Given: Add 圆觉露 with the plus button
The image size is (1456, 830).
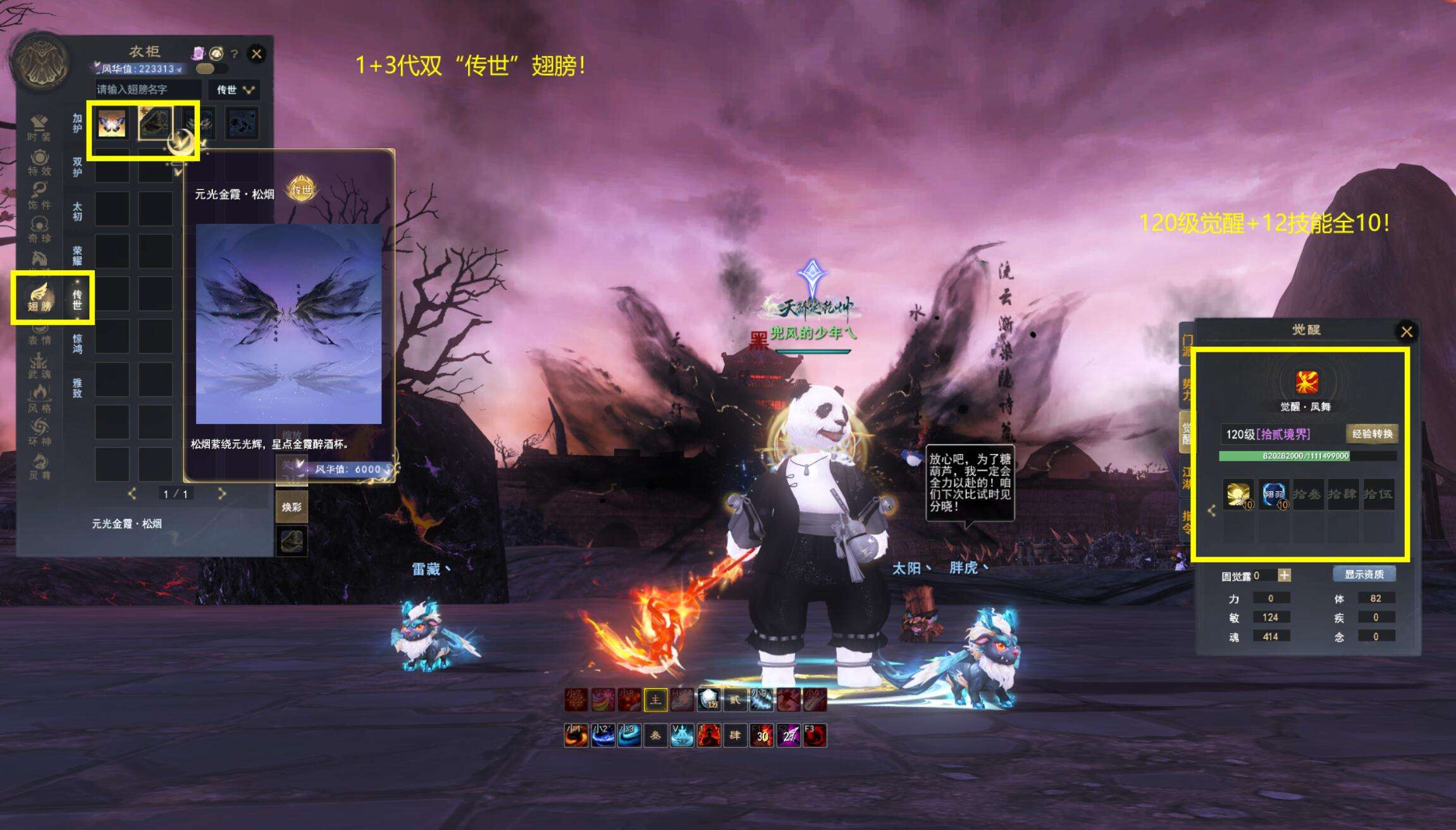Looking at the screenshot, I should (1284, 575).
